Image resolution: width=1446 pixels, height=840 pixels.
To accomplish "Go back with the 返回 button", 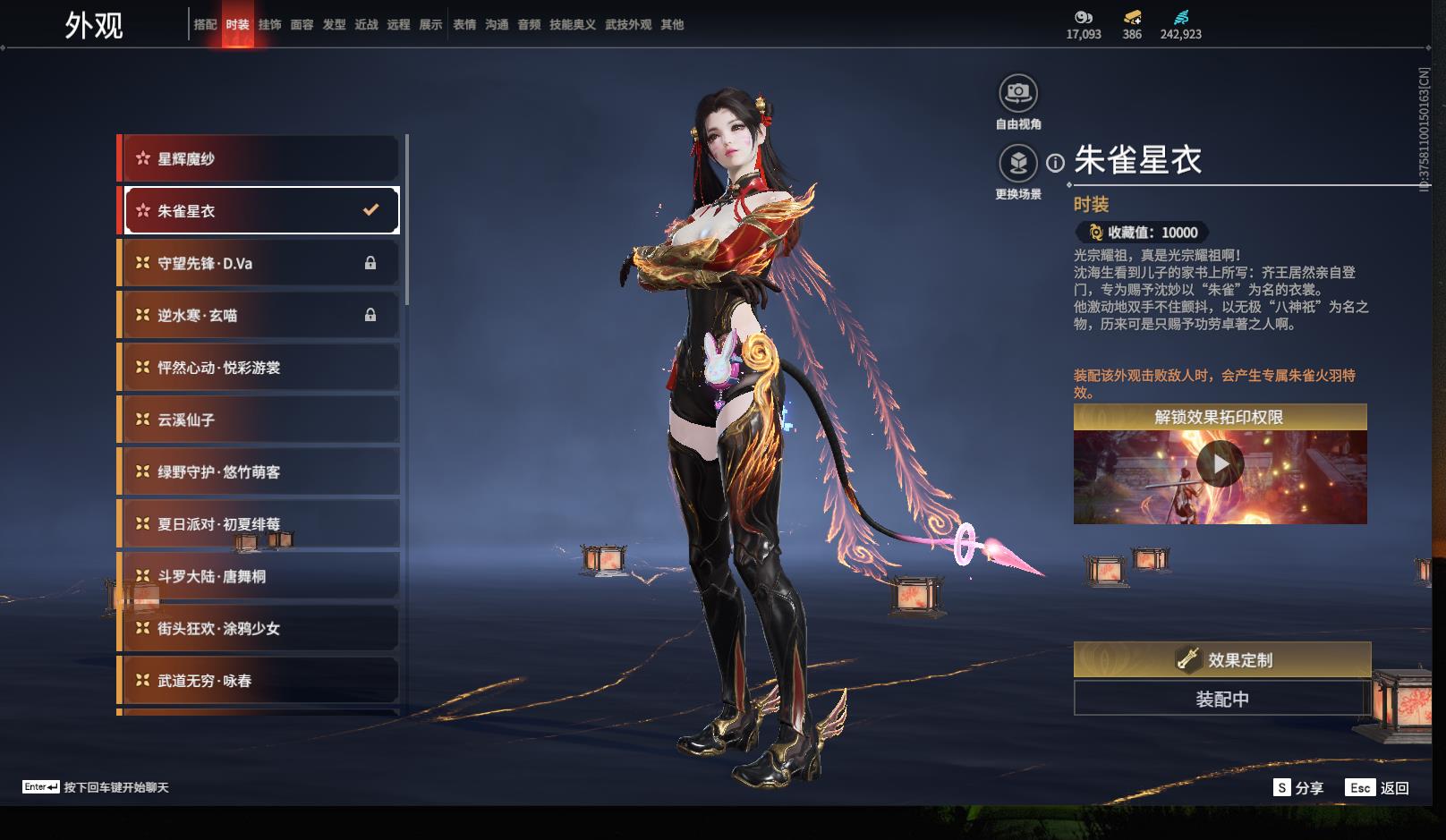I will click(x=1378, y=788).
